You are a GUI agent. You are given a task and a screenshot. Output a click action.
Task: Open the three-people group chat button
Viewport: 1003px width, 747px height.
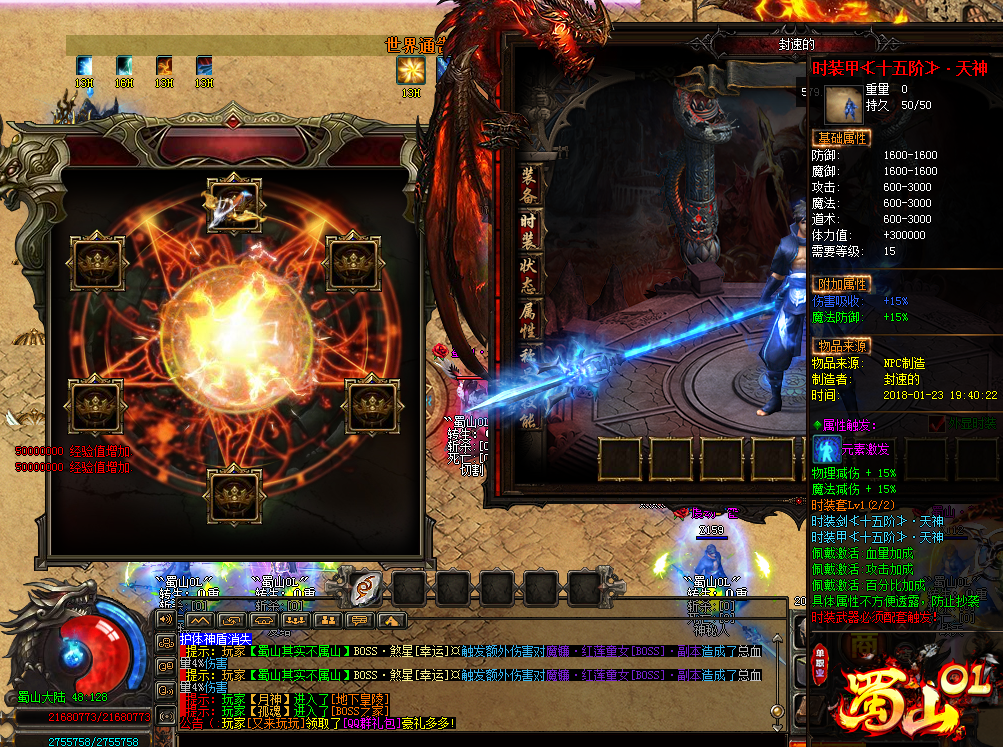(x=294, y=620)
